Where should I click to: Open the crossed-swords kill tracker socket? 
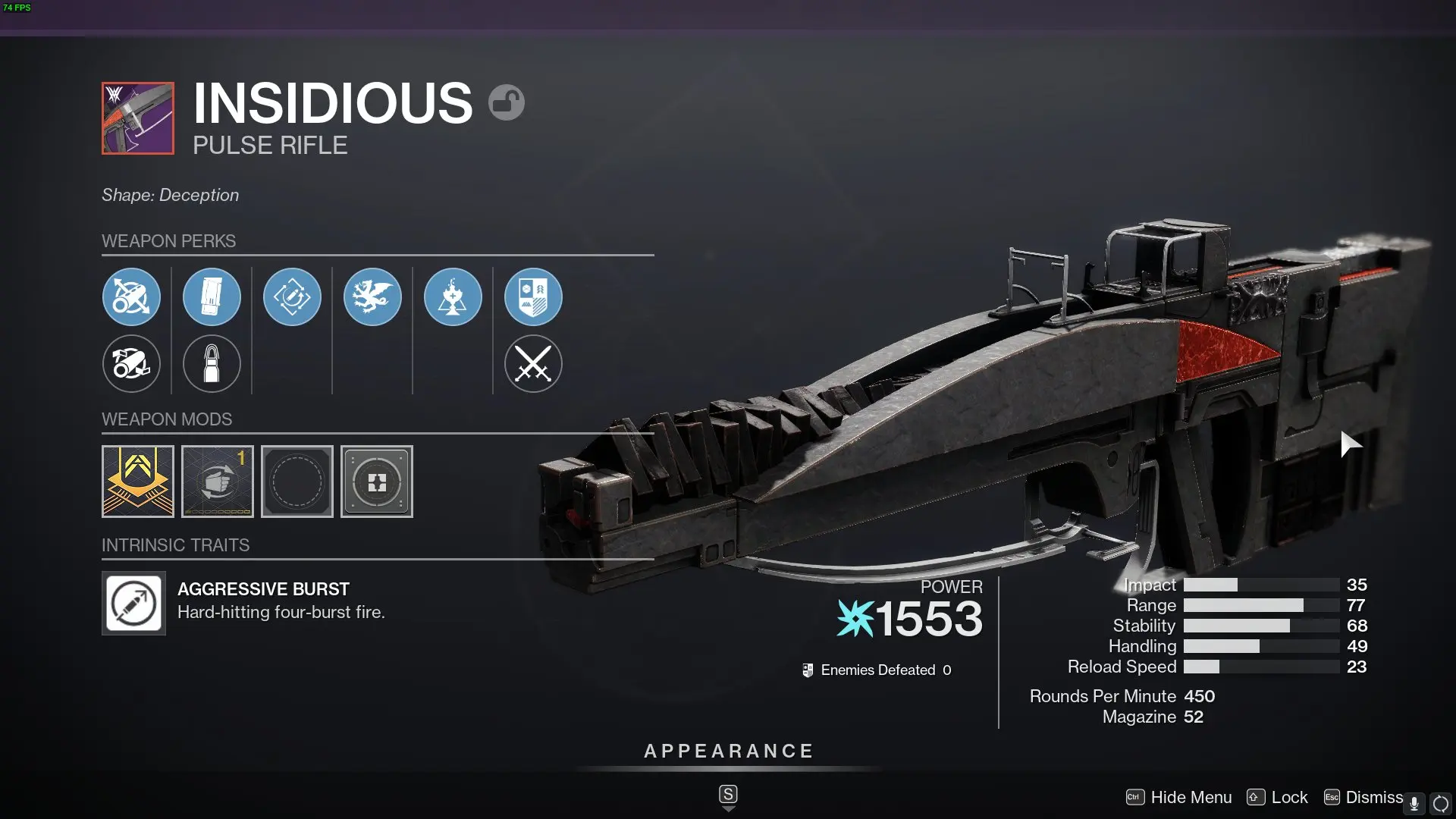533,364
